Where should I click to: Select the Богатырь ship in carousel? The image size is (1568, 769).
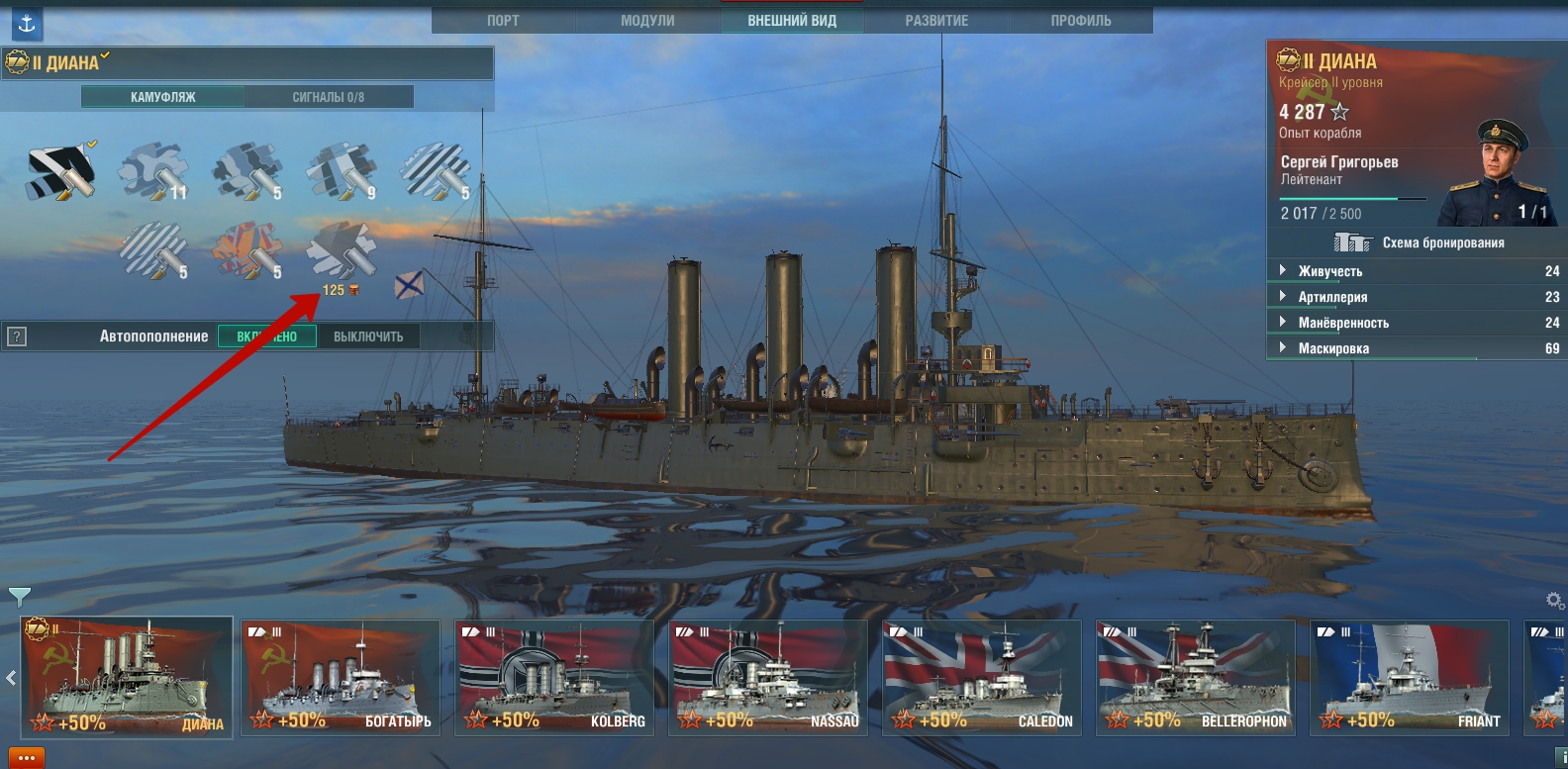(341, 678)
